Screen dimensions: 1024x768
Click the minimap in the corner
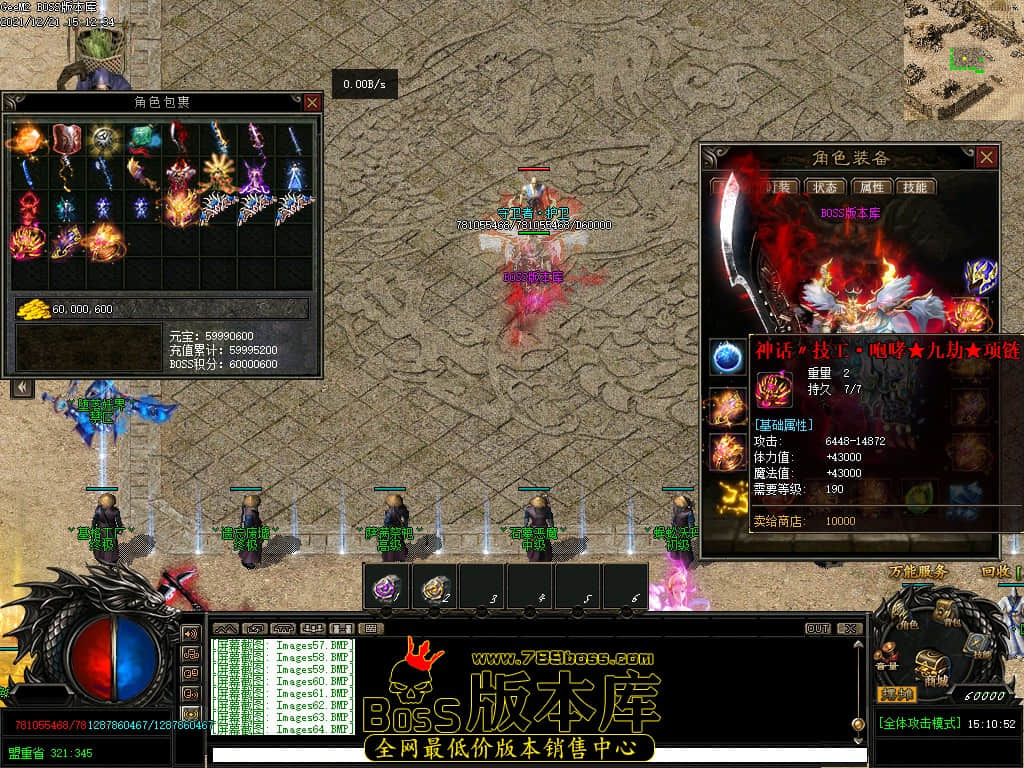click(963, 58)
